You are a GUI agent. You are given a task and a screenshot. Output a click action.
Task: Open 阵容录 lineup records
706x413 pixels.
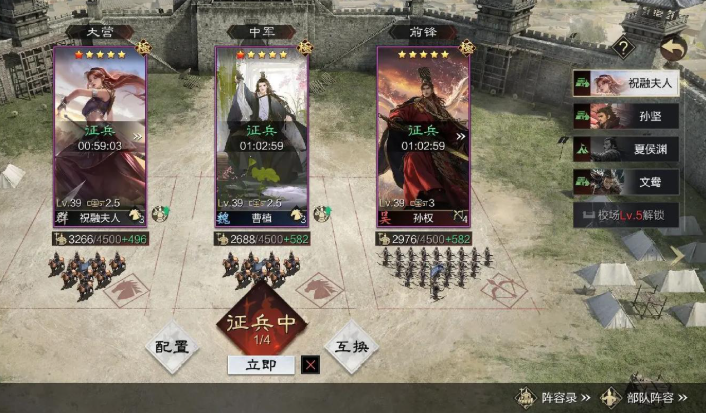[x=549, y=398]
